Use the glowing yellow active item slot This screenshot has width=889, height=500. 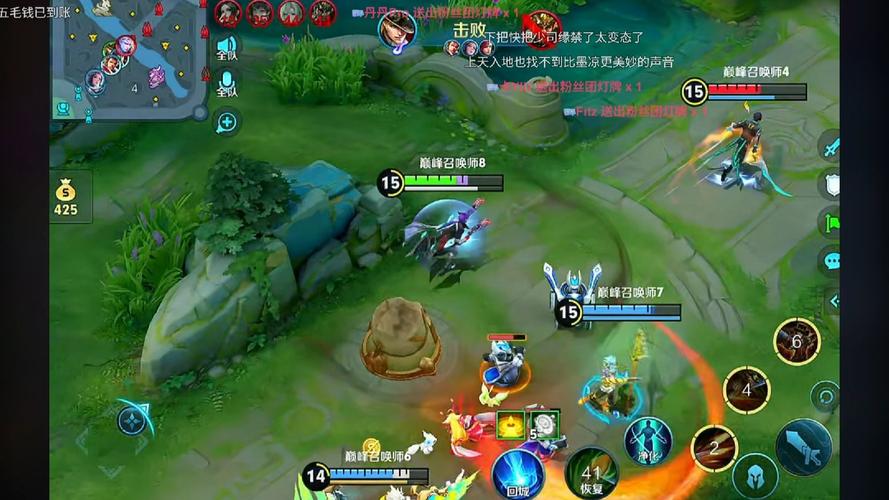pos(511,424)
